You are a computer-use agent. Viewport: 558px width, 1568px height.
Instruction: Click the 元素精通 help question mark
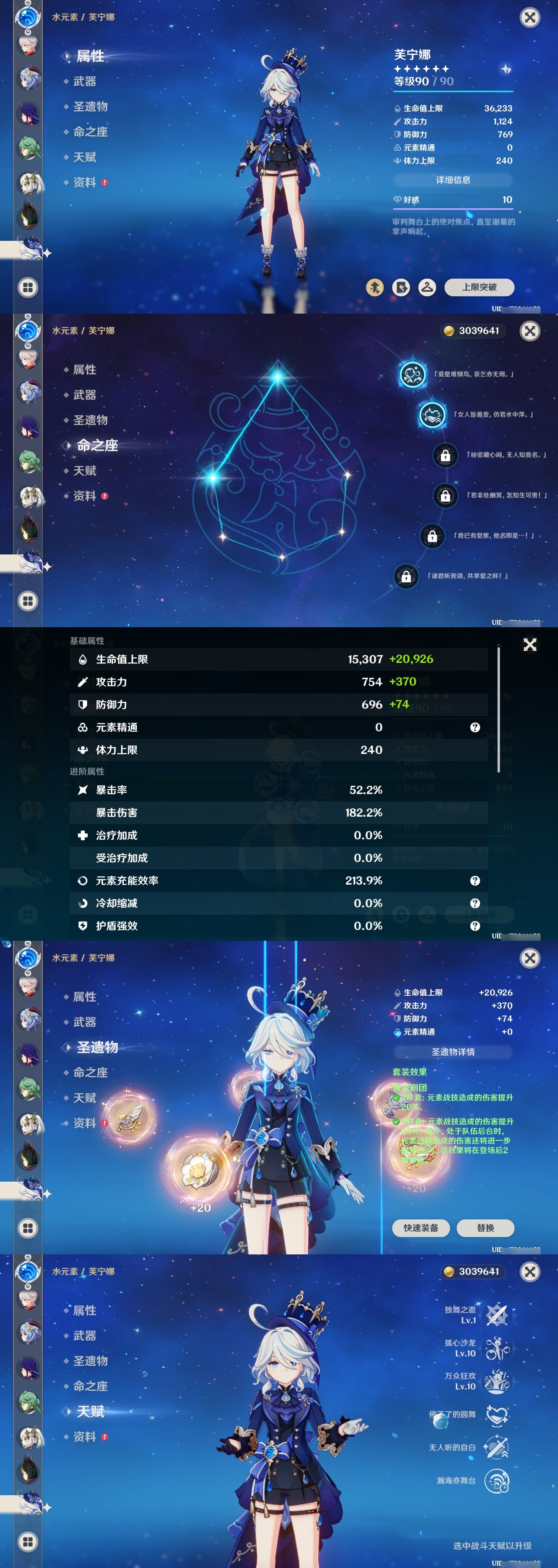tap(475, 727)
